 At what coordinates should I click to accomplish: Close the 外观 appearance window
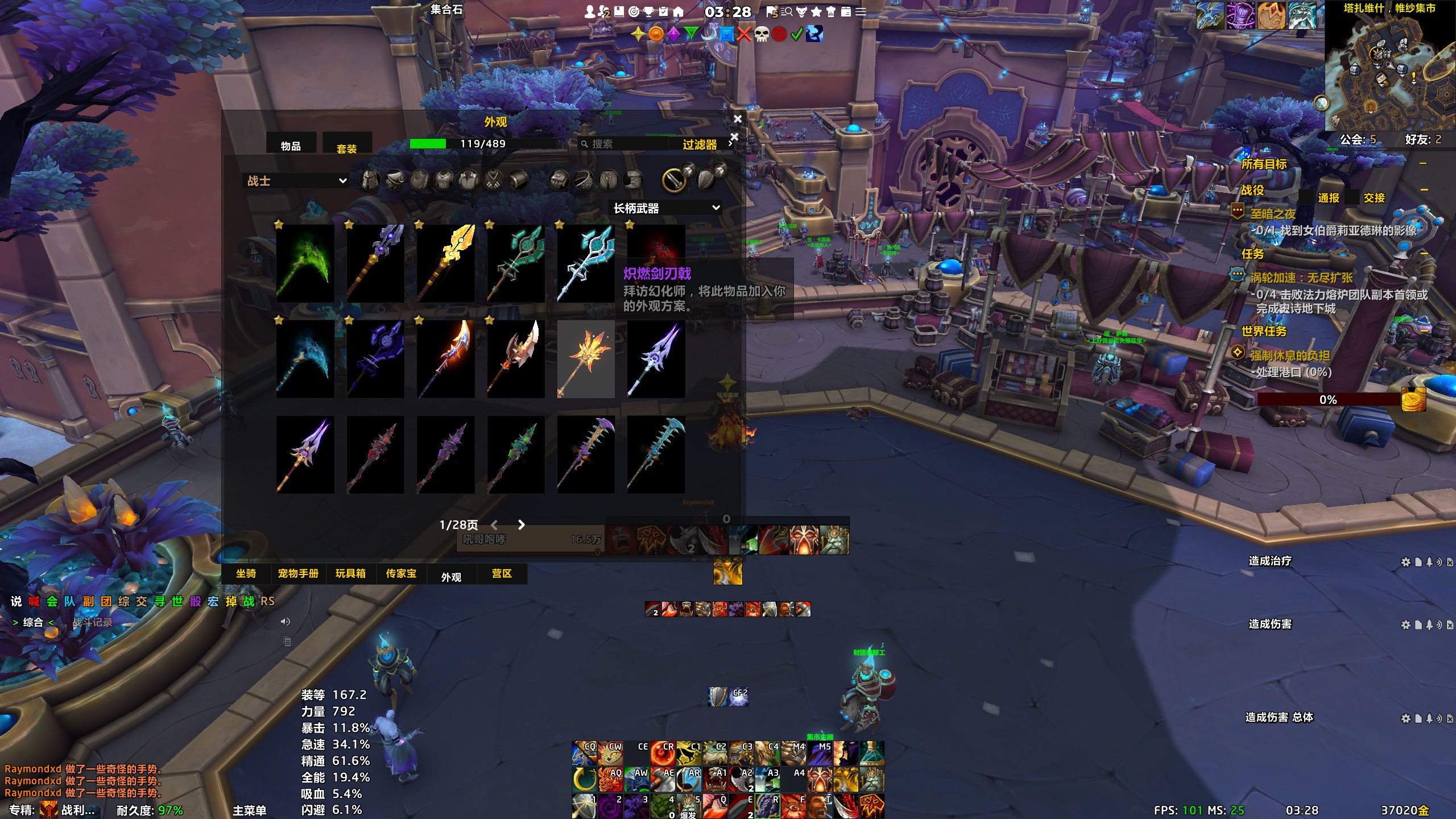[738, 119]
